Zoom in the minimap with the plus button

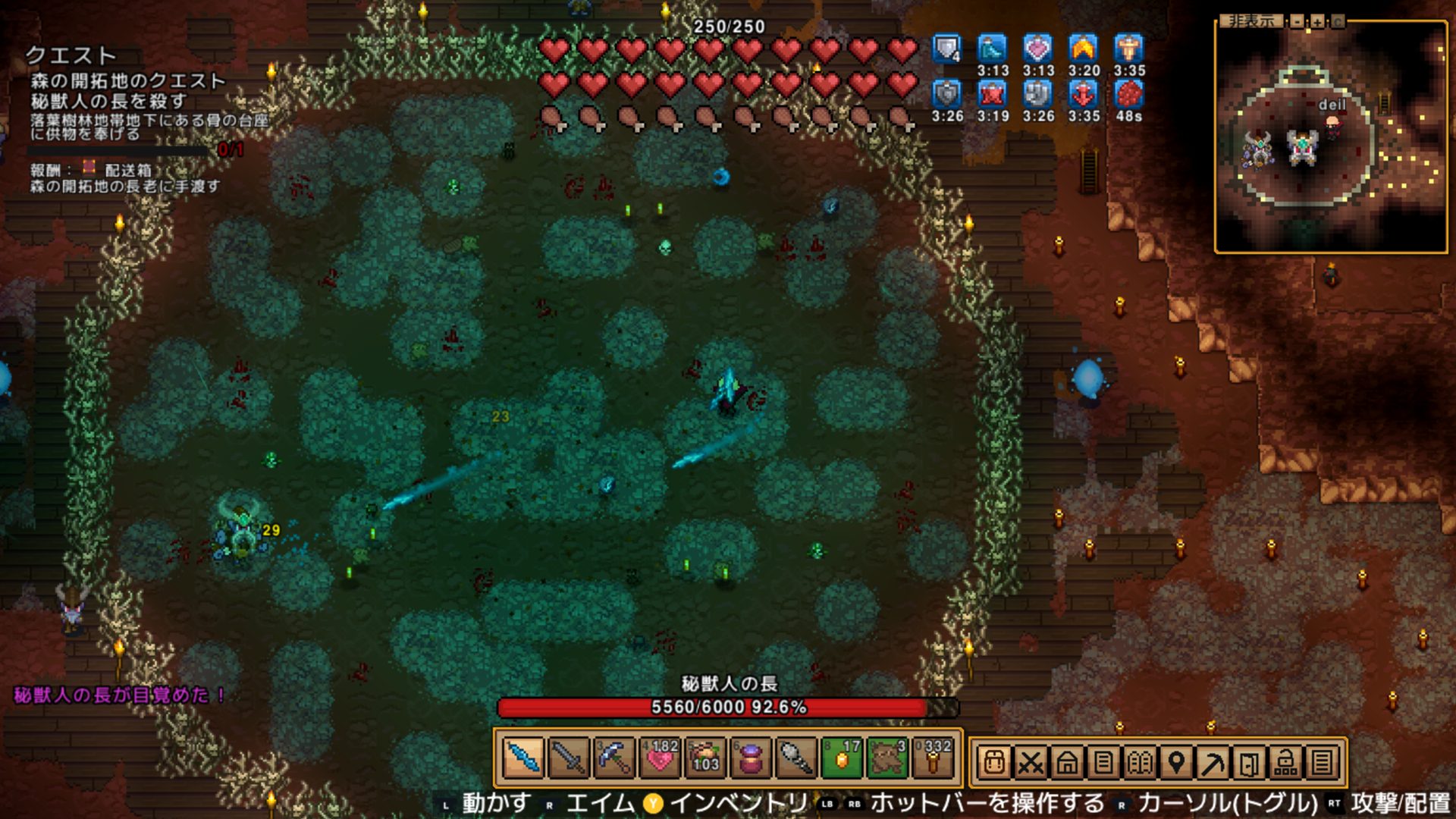[x=1317, y=21]
